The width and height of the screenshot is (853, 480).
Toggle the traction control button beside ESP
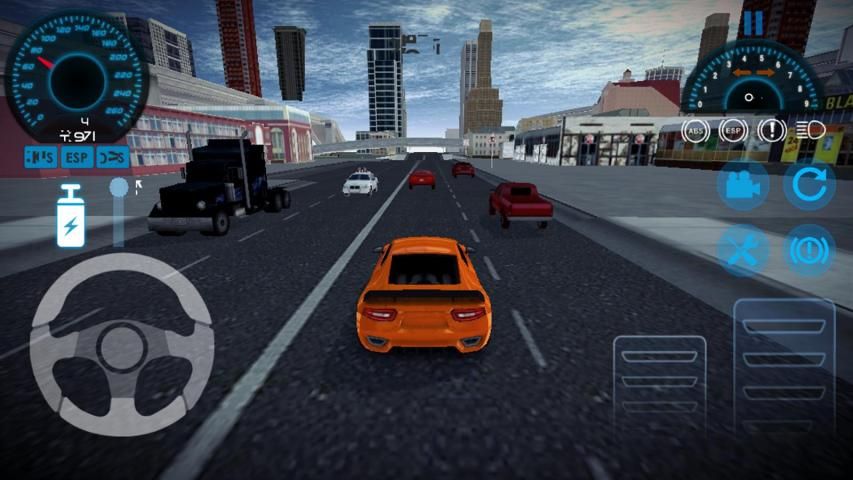tap(114, 157)
